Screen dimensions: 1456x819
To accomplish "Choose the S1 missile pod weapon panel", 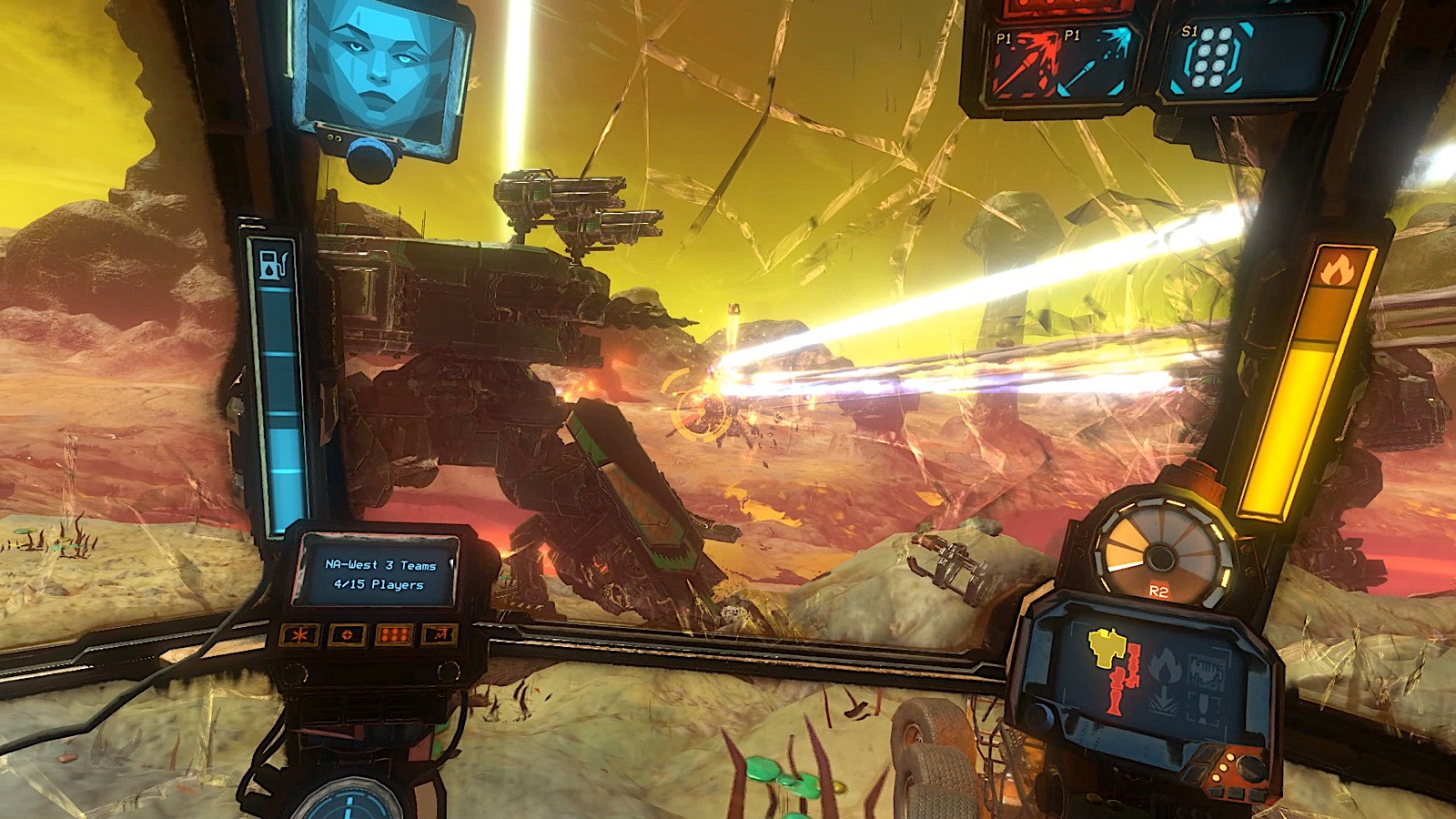I will tap(1216, 58).
